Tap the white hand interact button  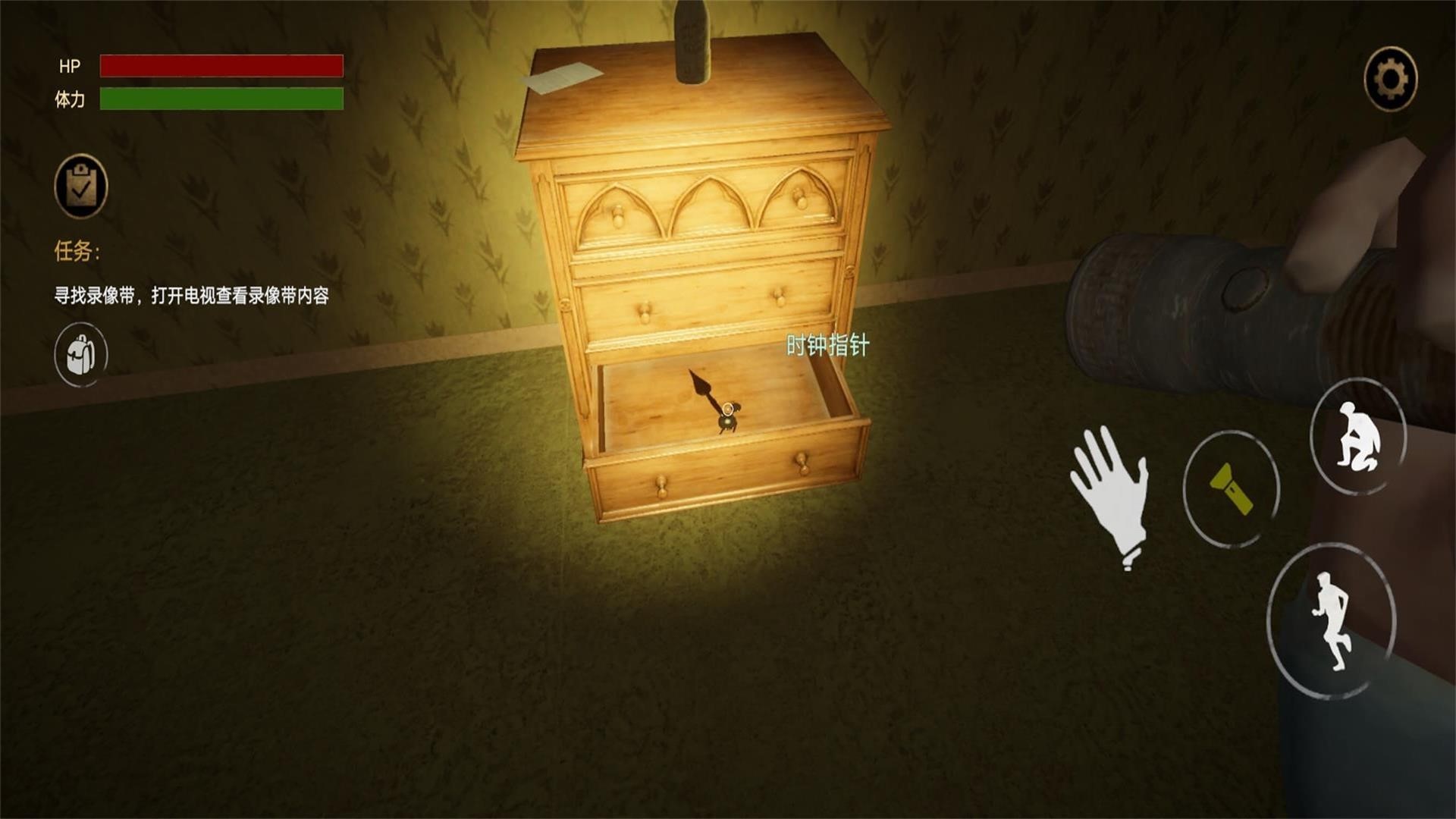pyautogui.click(x=1111, y=493)
